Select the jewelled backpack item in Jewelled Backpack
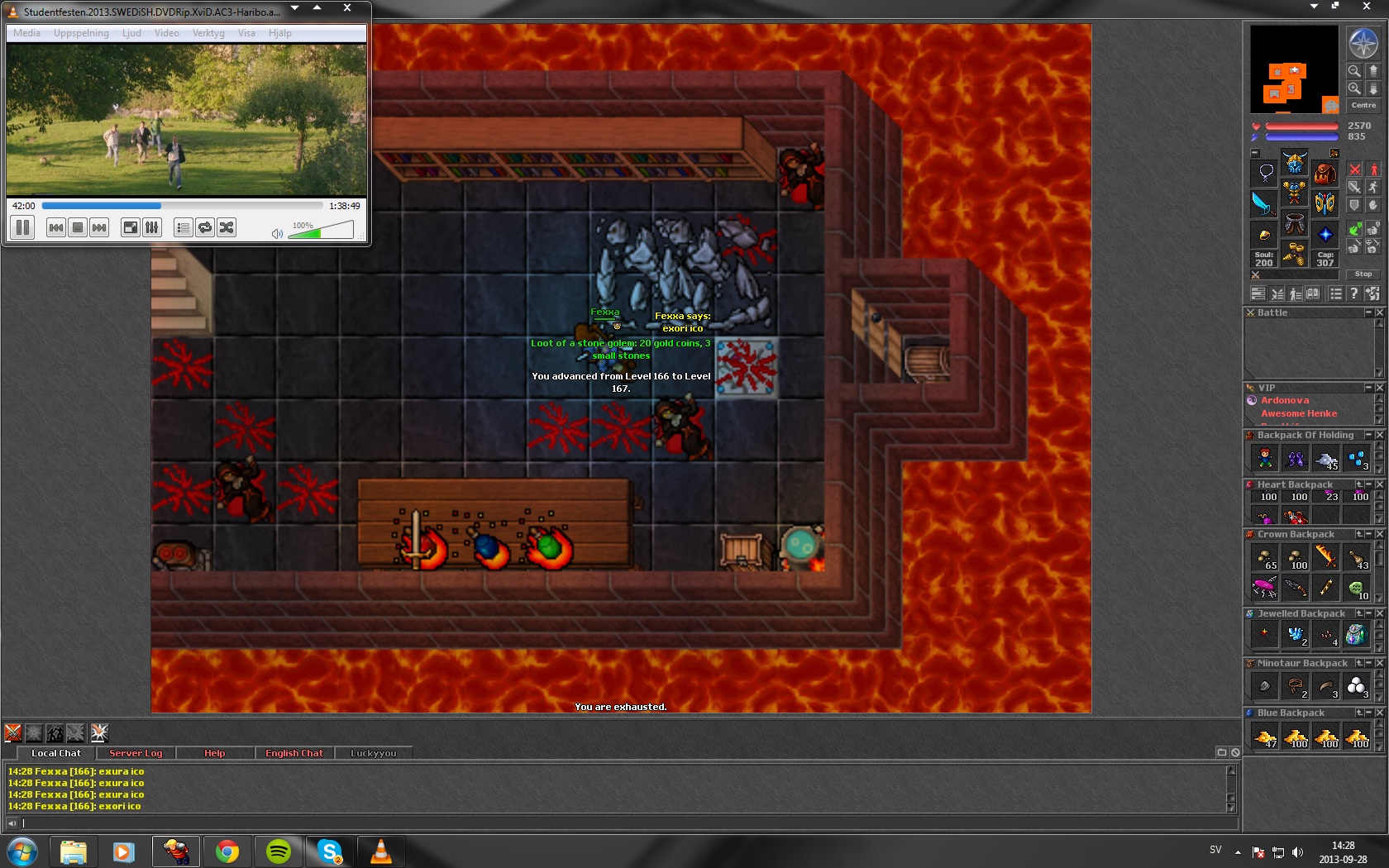1389x868 pixels. point(1356,635)
